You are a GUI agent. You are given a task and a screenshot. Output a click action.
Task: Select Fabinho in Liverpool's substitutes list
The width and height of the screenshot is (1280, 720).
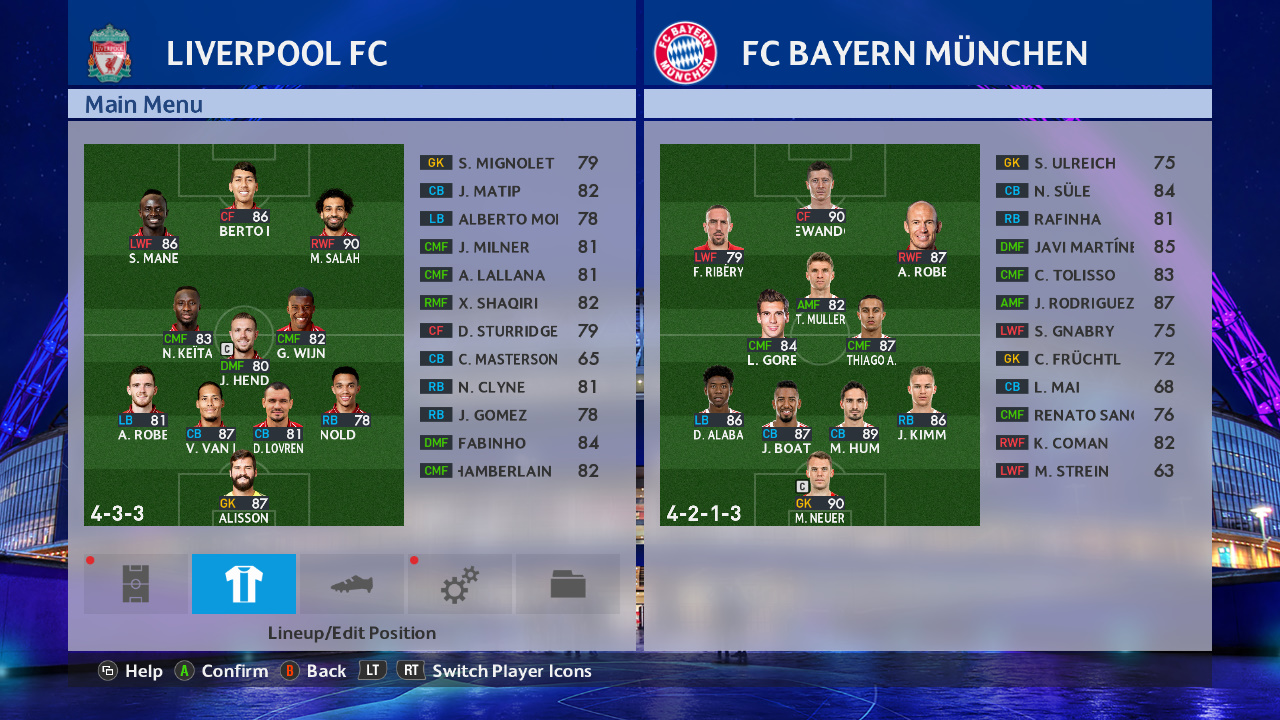(x=506, y=443)
